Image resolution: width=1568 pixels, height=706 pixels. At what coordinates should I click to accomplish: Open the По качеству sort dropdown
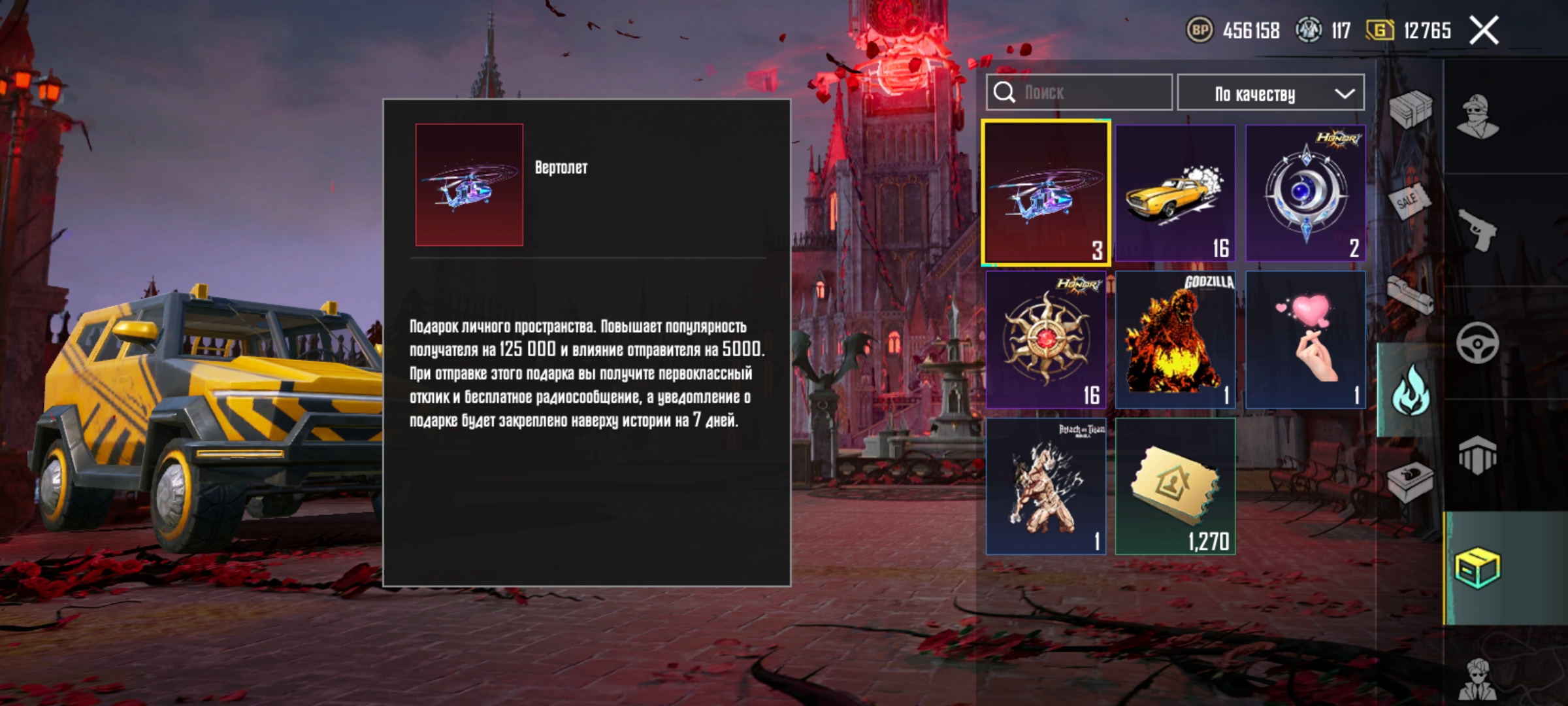pyautogui.click(x=1270, y=93)
